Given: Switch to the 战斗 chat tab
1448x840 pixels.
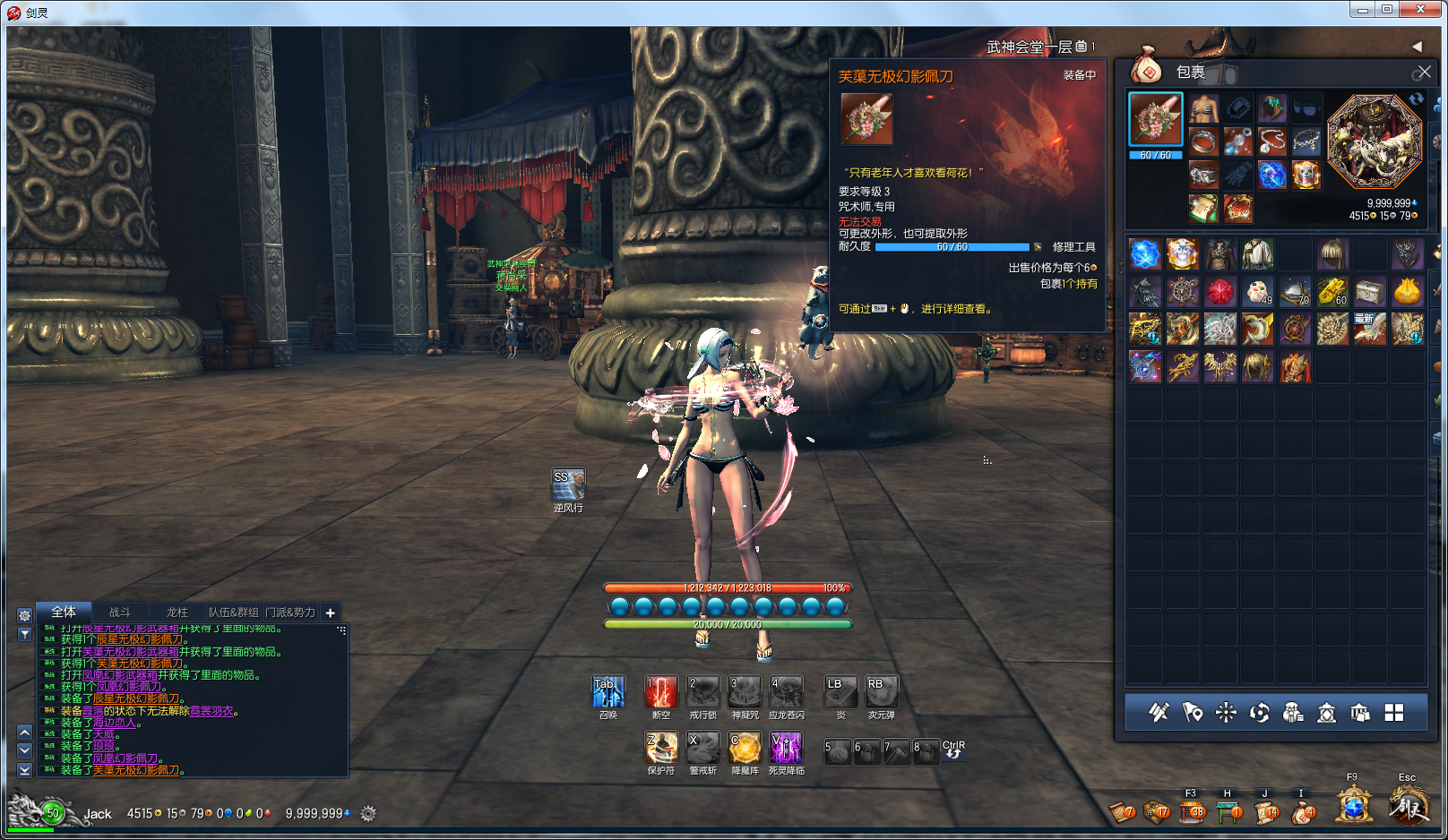Looking at the screenshot, I should 119,613.
